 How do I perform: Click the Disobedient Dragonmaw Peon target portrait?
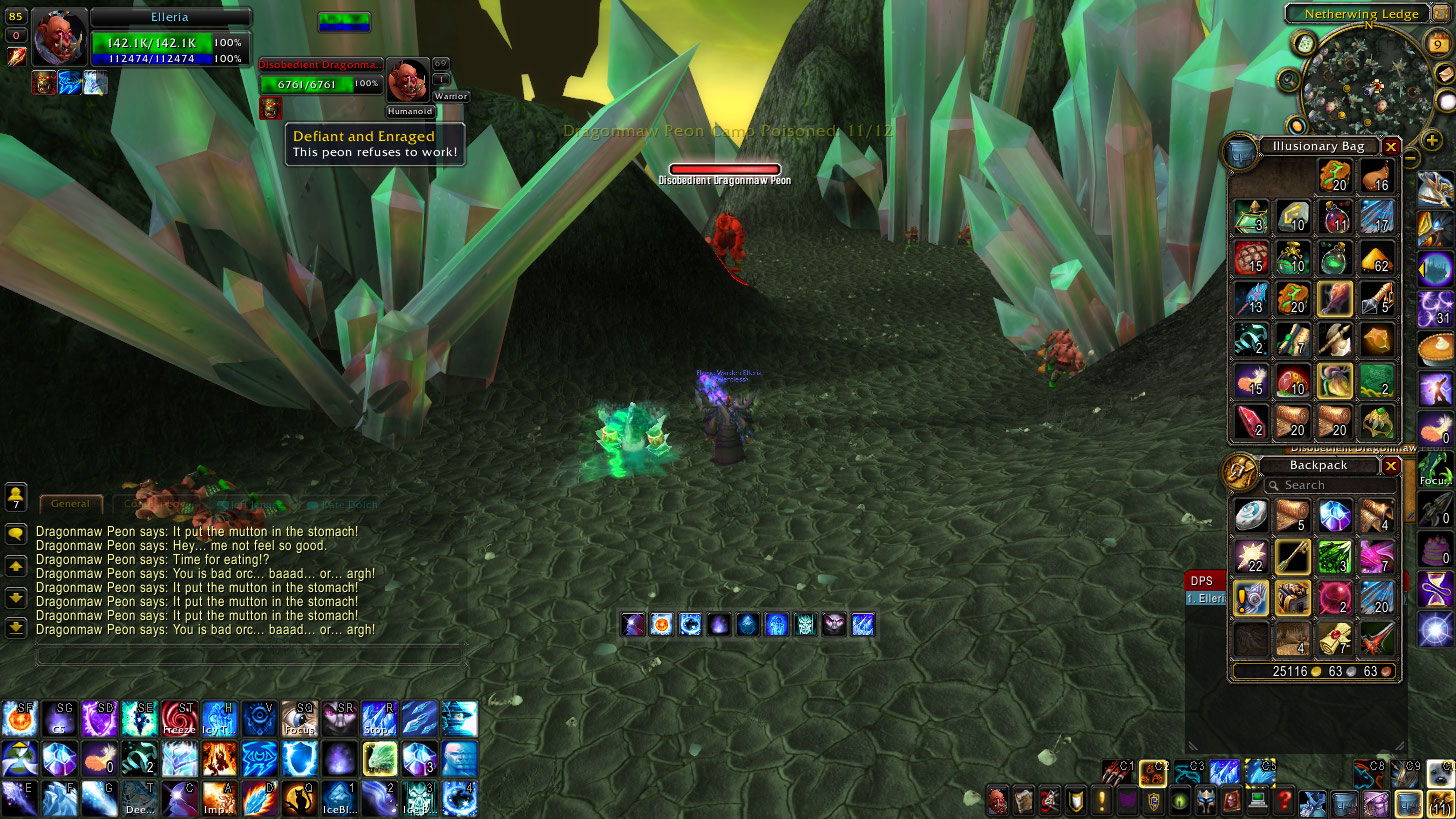click(x=406, y=81)
